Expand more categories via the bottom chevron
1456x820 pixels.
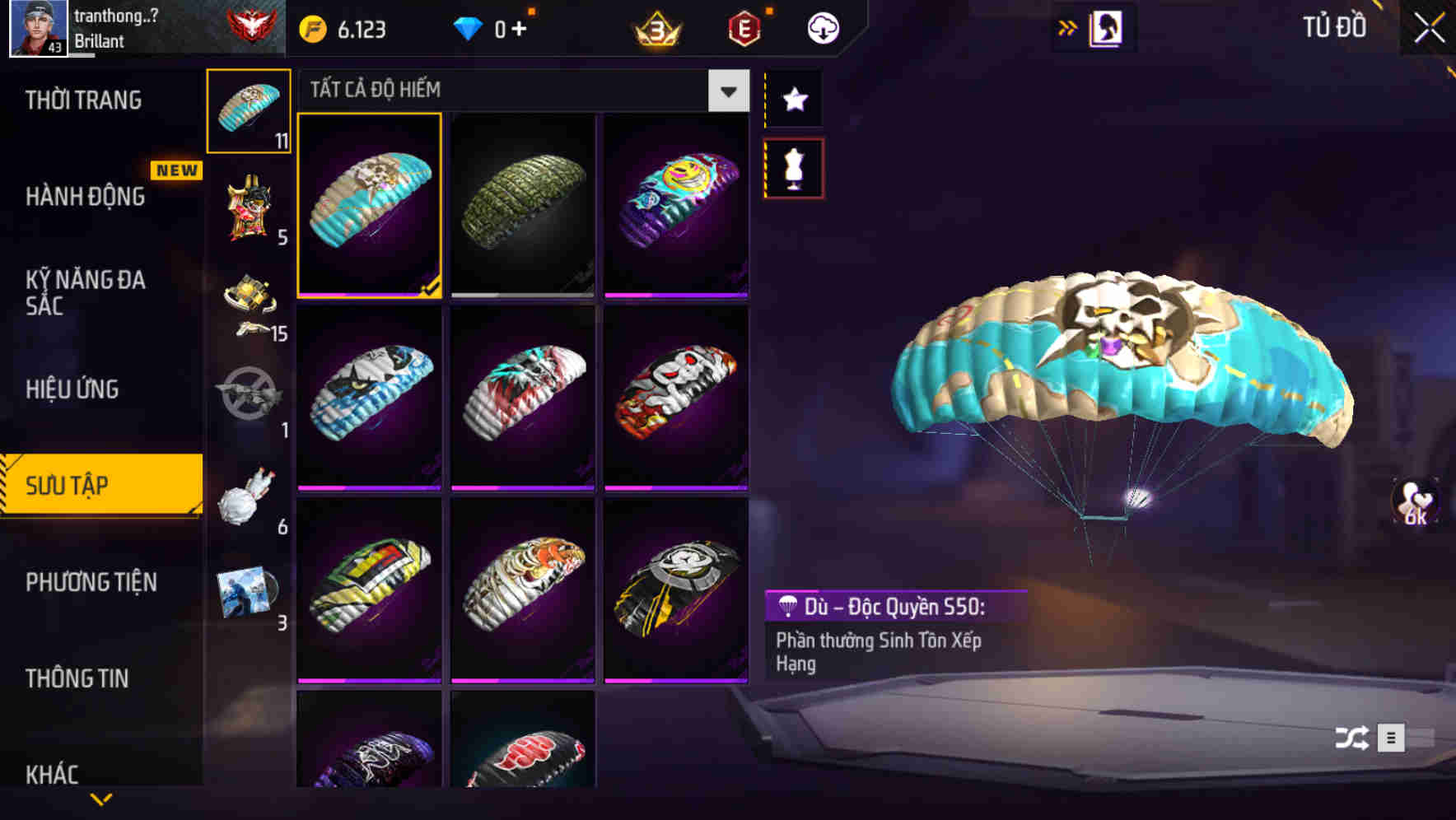tap(100, 800)
